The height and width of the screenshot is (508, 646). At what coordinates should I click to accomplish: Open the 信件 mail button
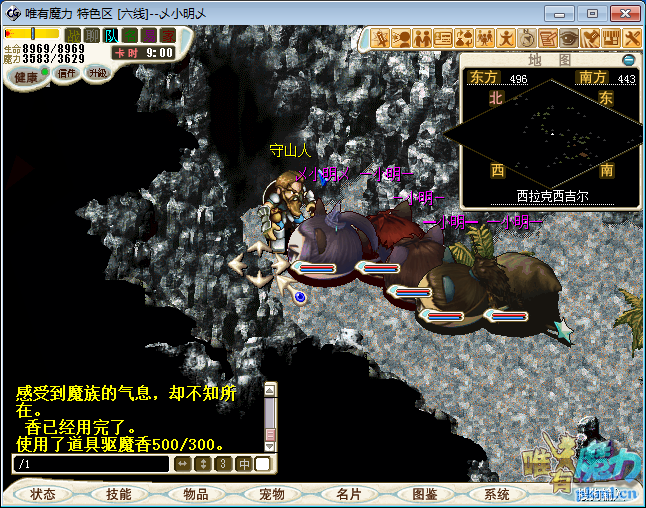(x=67, y=73)
